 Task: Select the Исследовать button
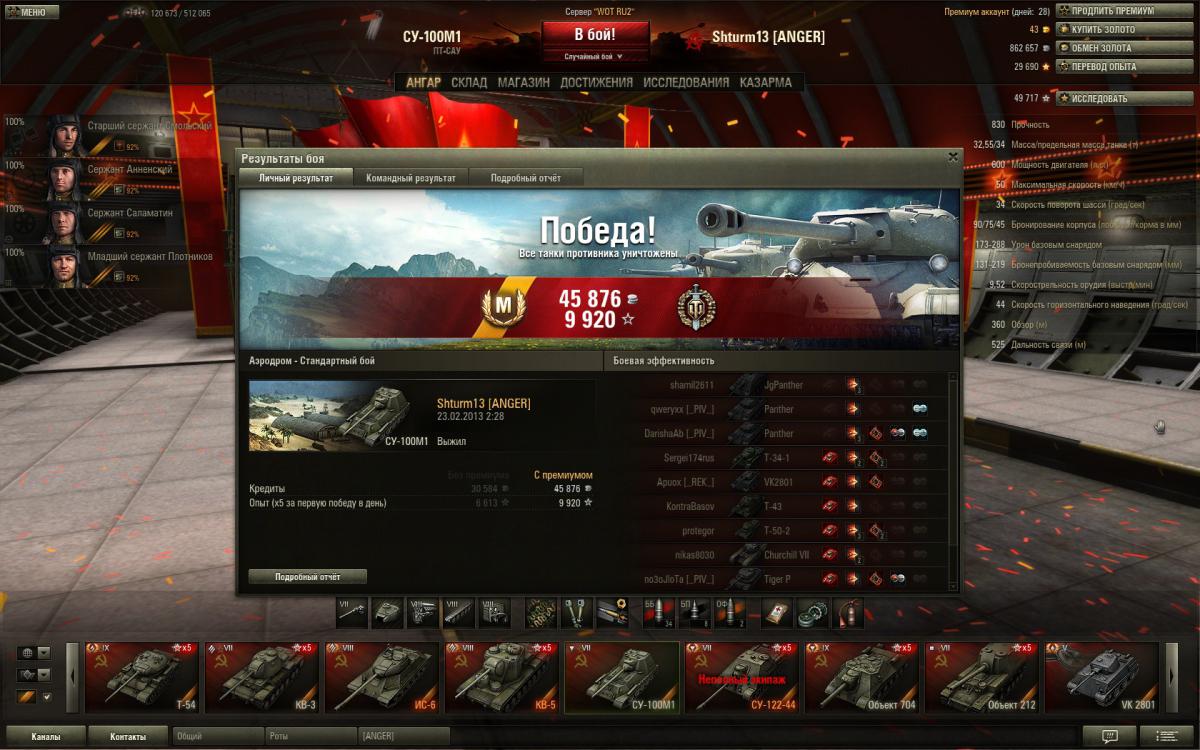point(1099,99)
